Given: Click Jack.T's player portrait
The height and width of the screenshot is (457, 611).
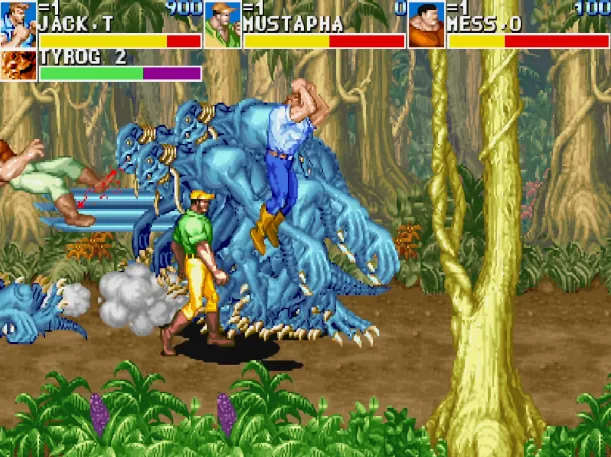Looking at the screenshot, I should (18, 24).
